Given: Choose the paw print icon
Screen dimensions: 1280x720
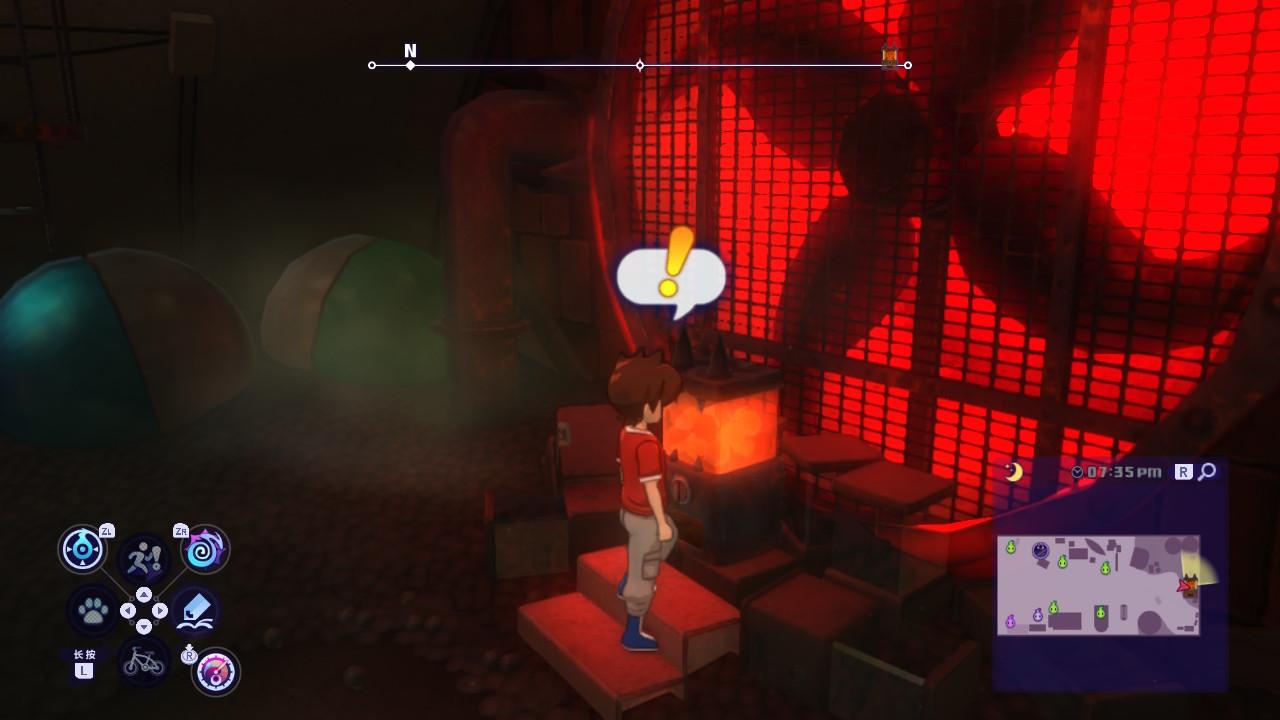Looking at the screenshot, I should 93,610.
